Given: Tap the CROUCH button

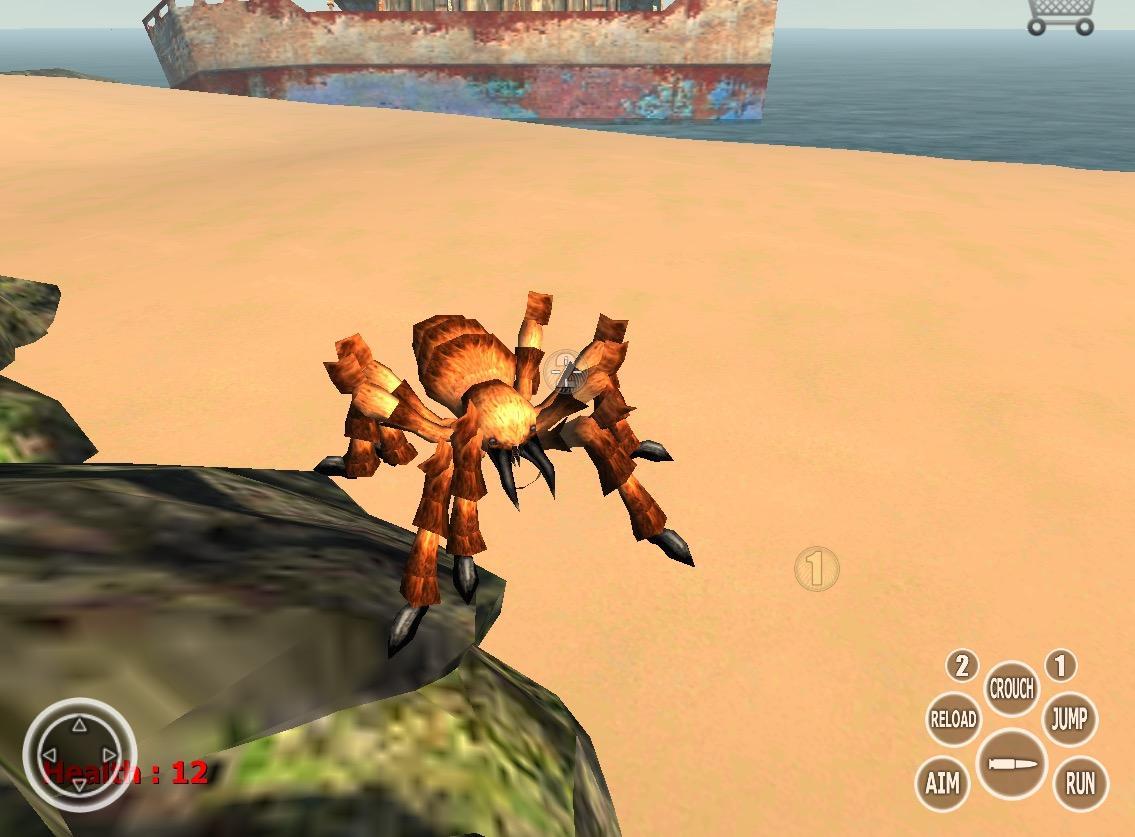Looking at the screenshot, I should pos(1011,689).
